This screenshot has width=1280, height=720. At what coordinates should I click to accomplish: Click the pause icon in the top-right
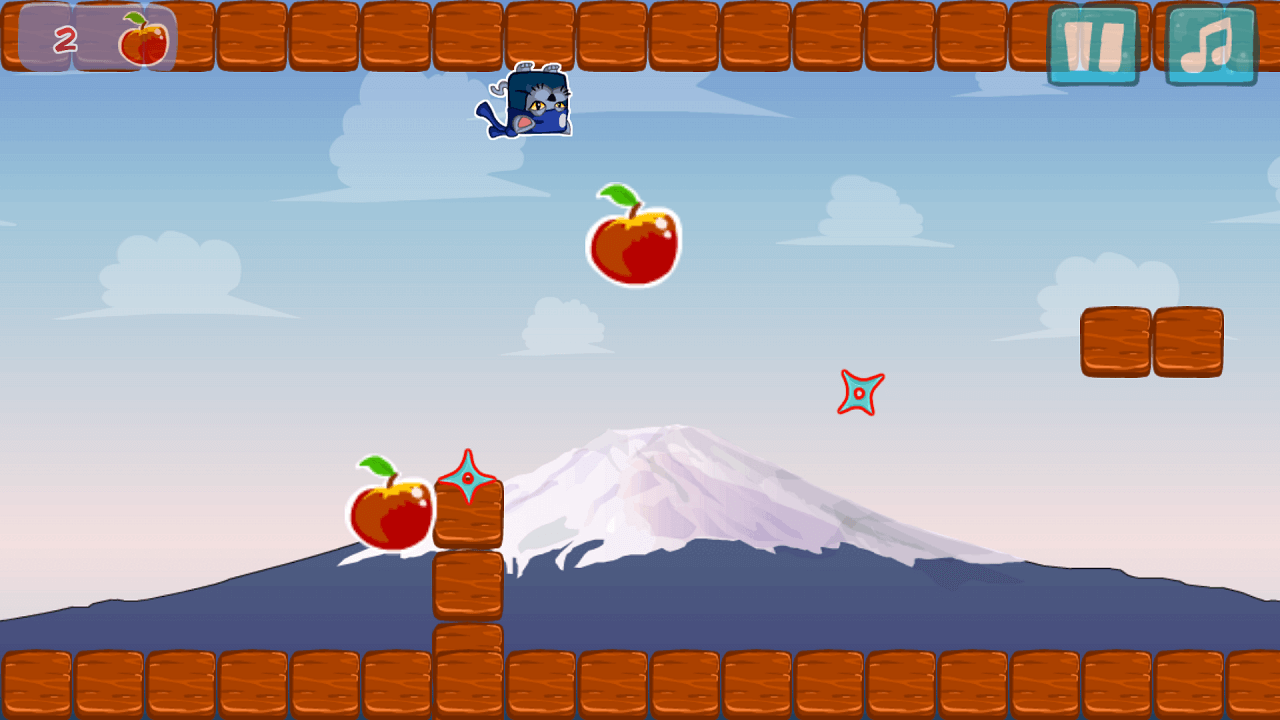point(1094,43)
